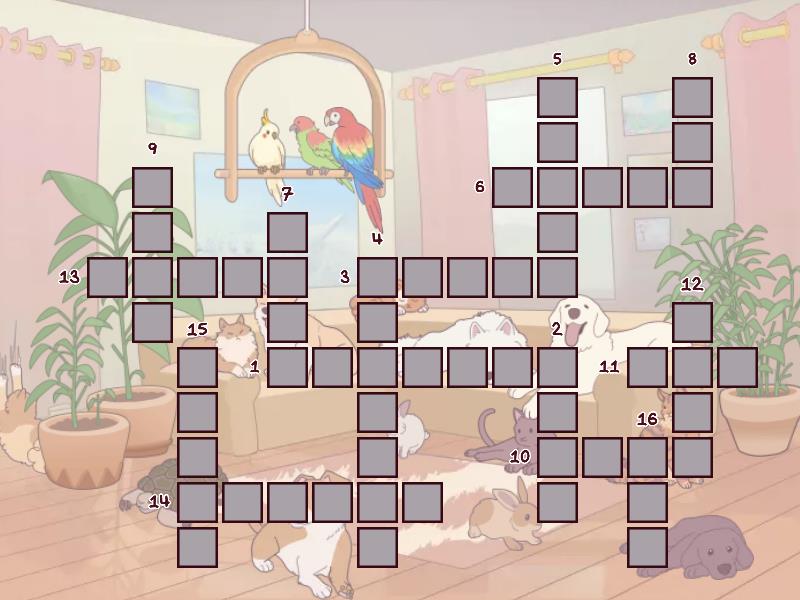Select the first square of clue 1 across
800x600 pixels.
(x=287, y=367)
